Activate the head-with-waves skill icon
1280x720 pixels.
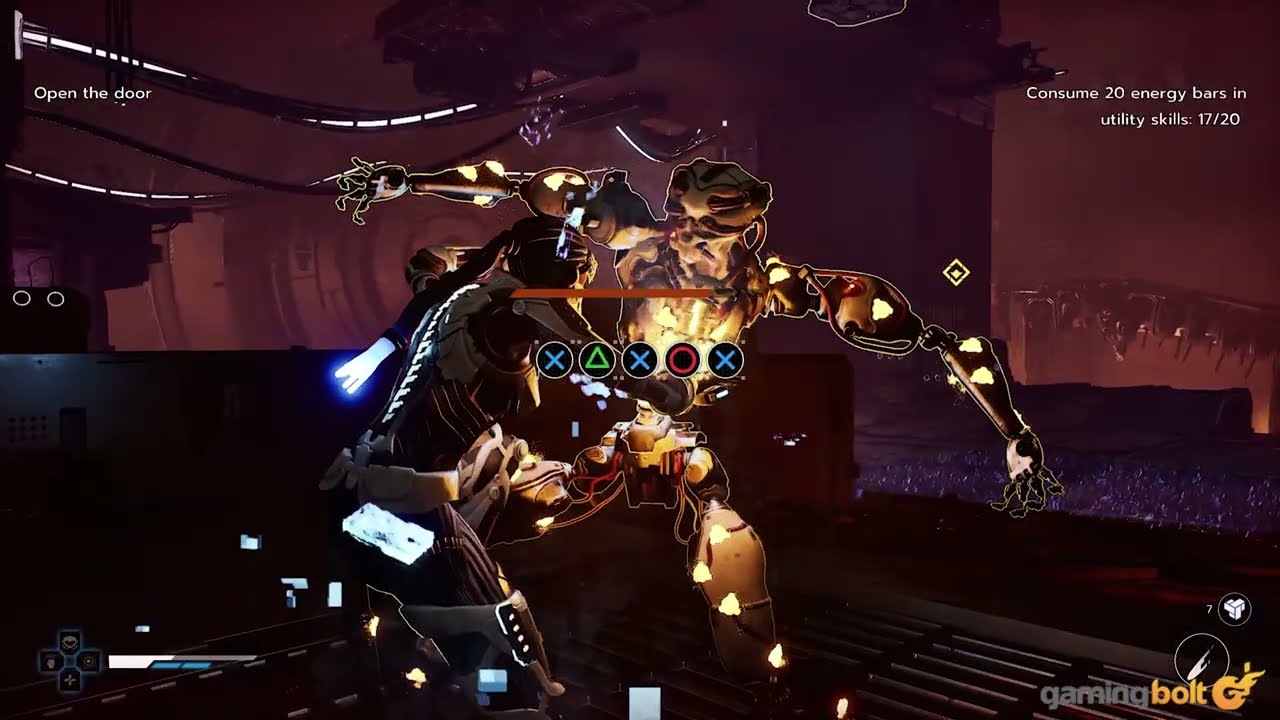49,661
